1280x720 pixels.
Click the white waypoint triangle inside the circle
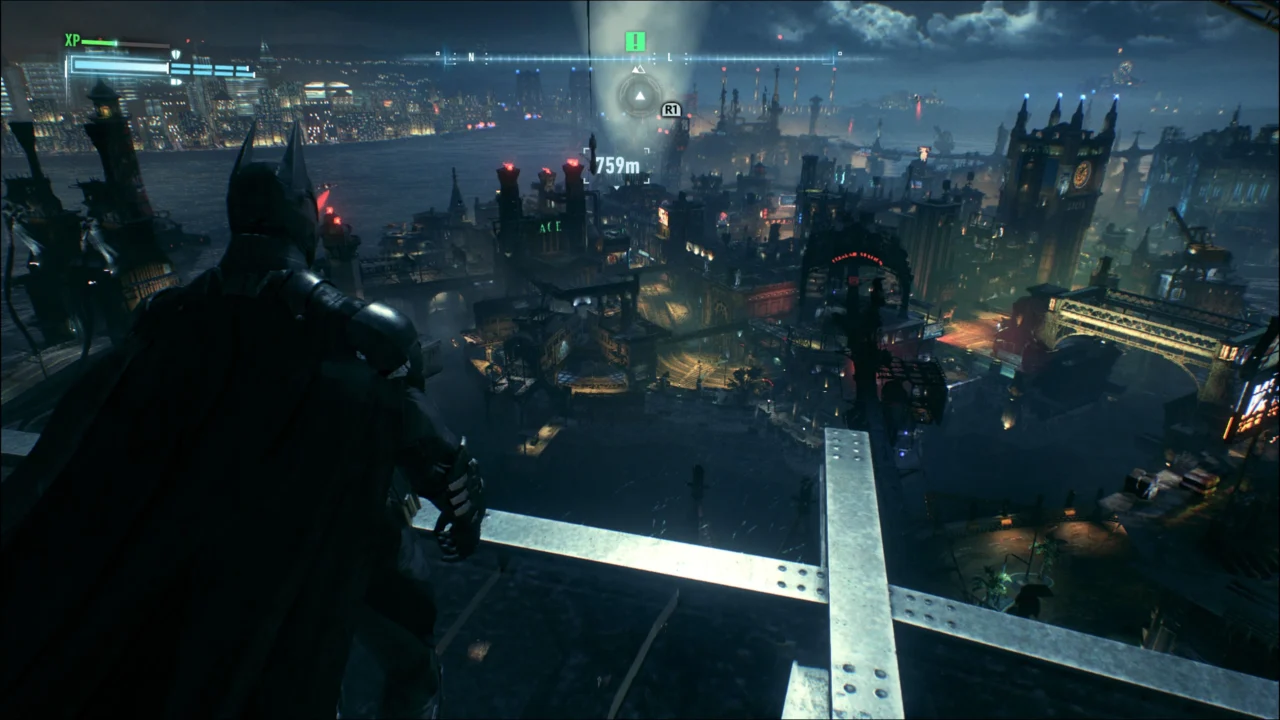[640, 94]
